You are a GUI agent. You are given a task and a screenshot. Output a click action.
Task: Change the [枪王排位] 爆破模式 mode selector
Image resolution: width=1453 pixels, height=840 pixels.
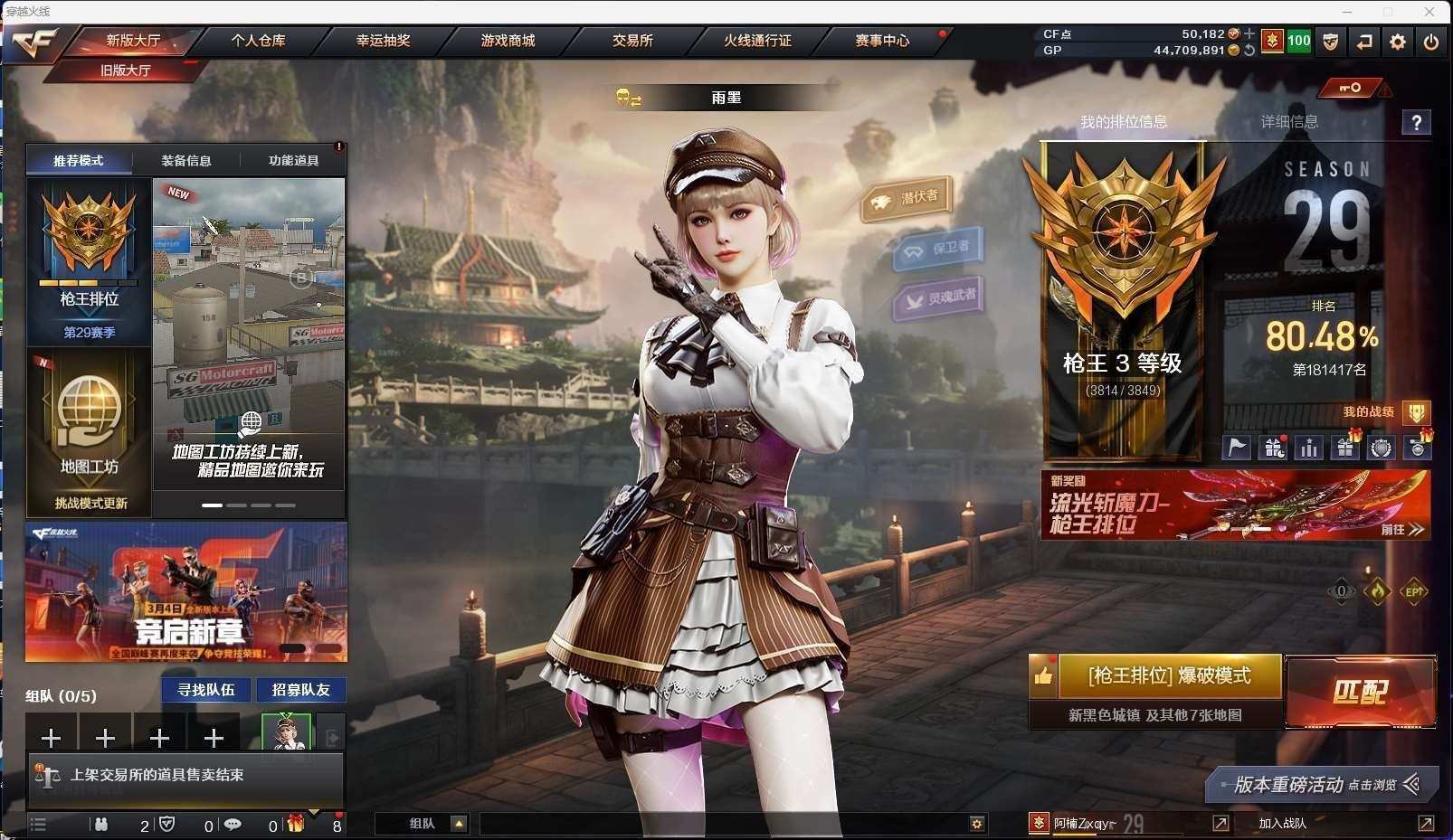click(1169, 676)
